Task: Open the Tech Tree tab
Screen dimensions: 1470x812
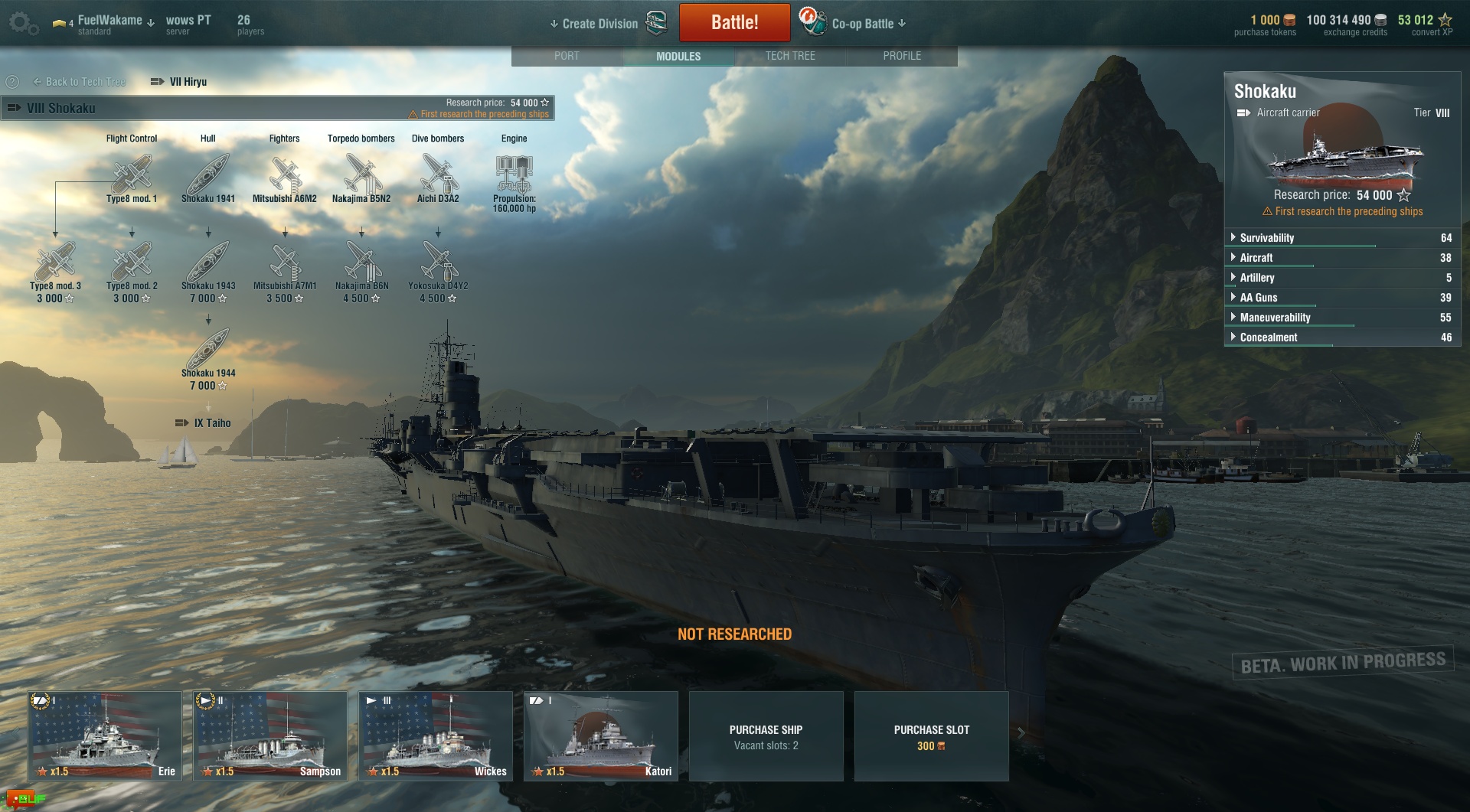Action: pyautogui.click(x=790, y=56)
